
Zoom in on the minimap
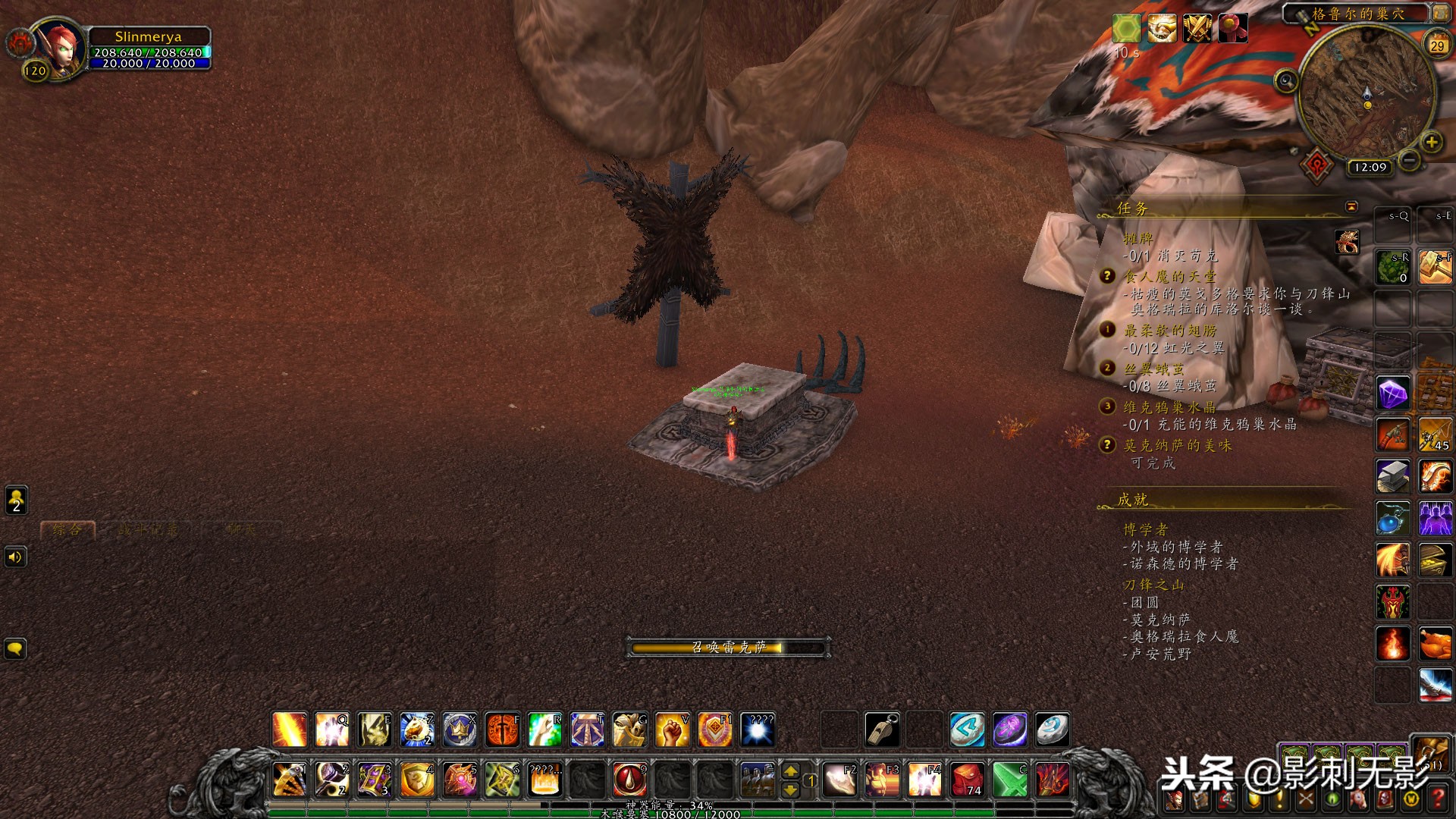pos(1431,142)
